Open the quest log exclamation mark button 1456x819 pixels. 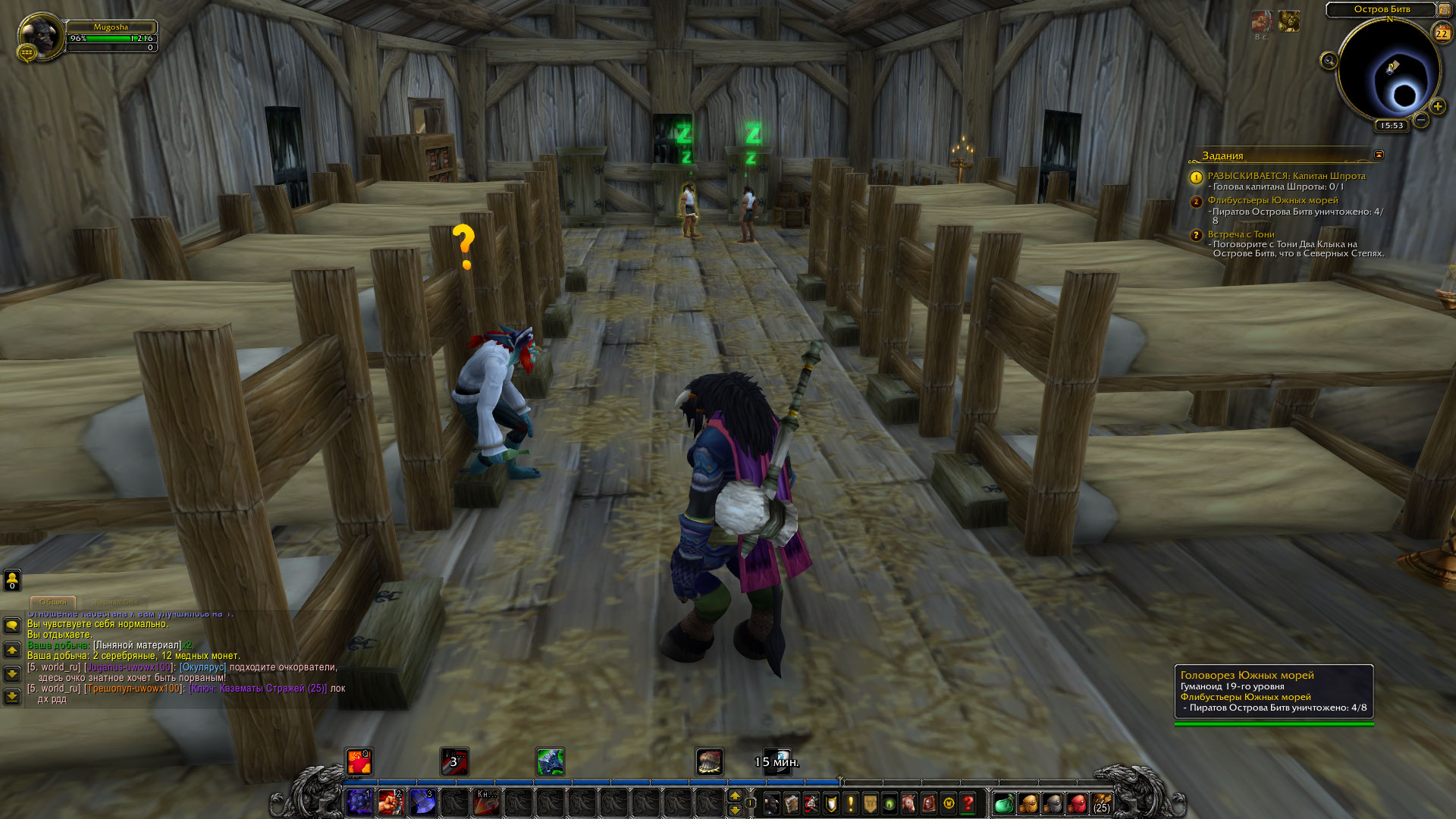[851, 803]
